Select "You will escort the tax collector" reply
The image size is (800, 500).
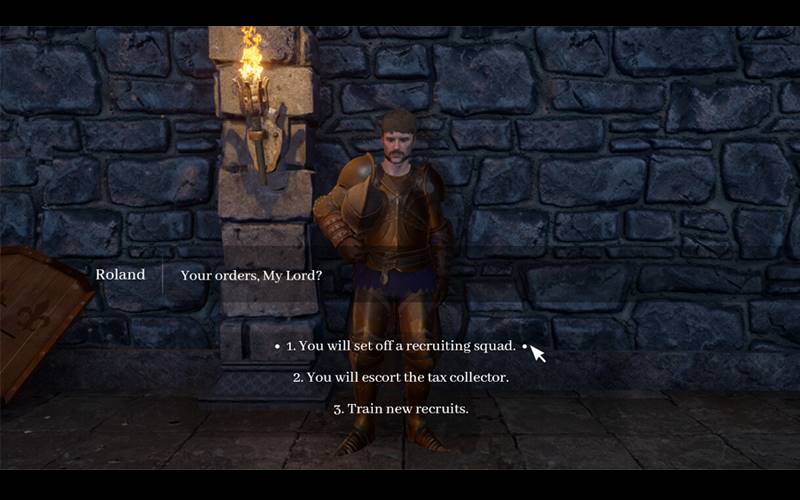pyautogui.click(x=400, y=378)
